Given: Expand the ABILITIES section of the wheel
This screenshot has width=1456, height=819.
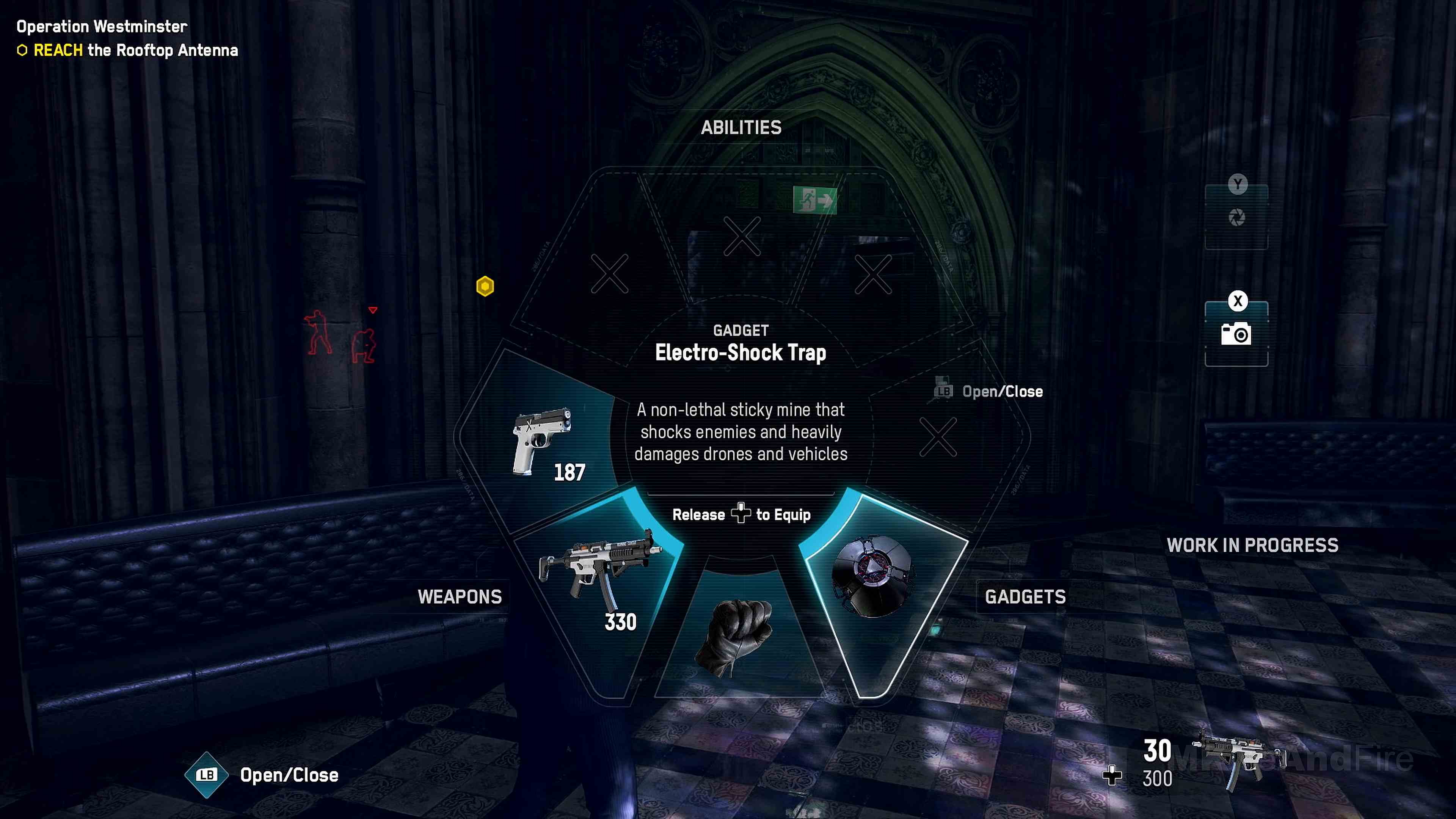Looking at the screenshot, I should tap(741, 127).
